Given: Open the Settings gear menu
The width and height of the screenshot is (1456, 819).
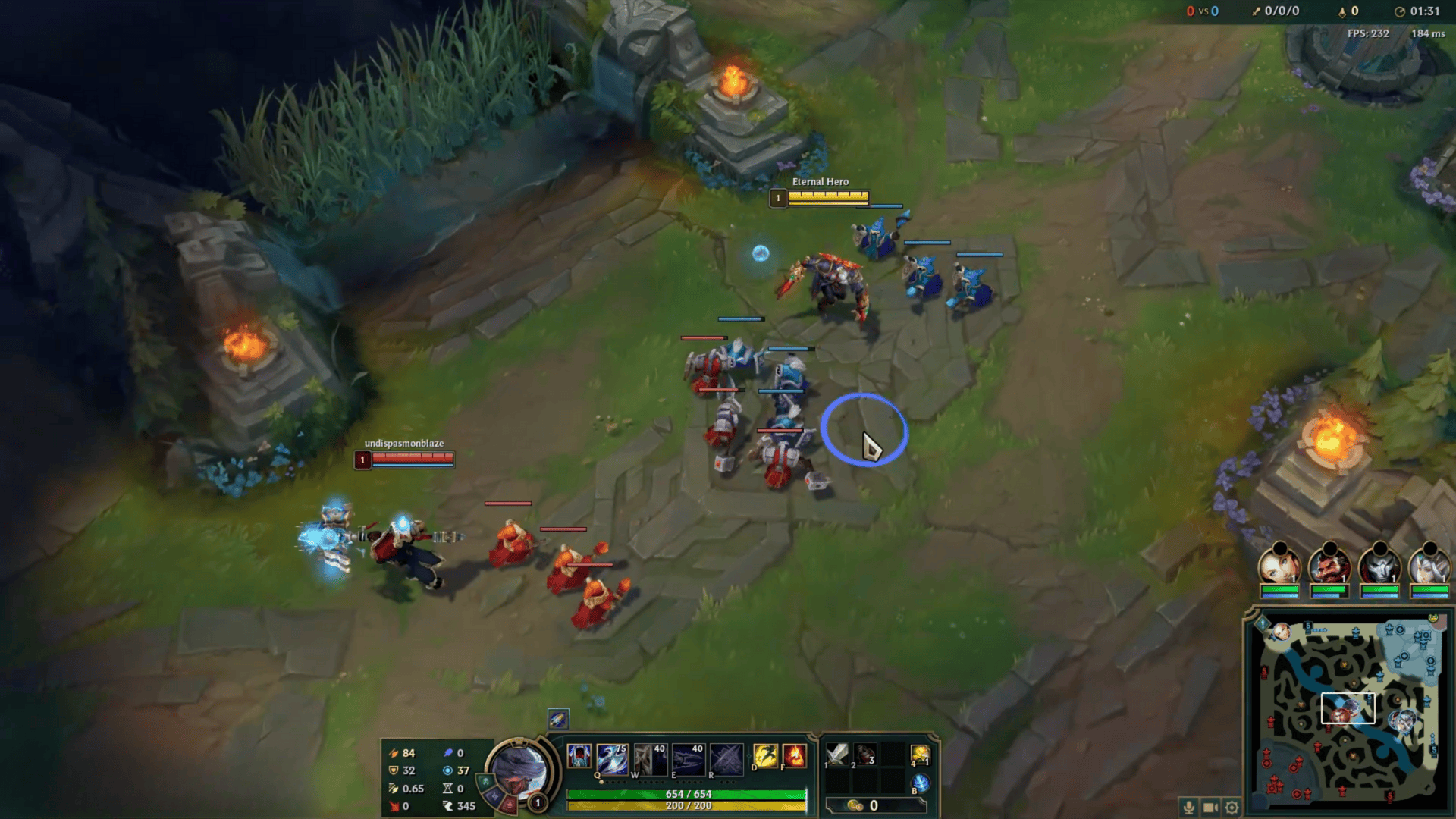Looking at the screenshot, I should [1231, 808].
